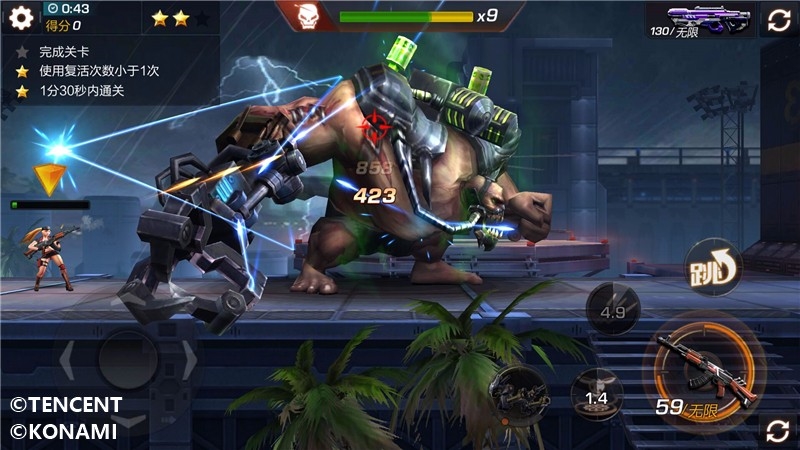Open the gear settings menu

pyautogui.click(x=21, y=16)
